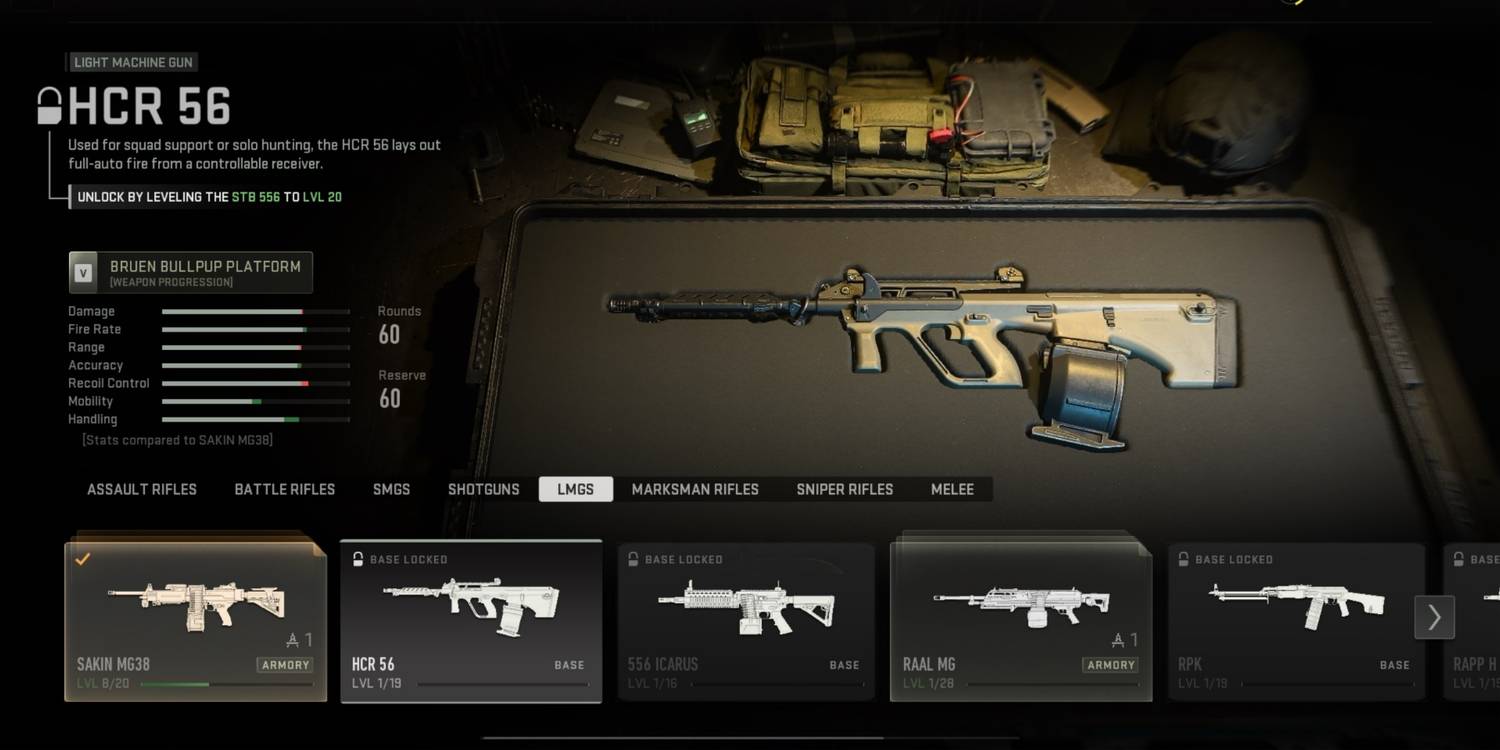Show next weapons with the right arrow
This screenshot has width=1500, height=750.
click(1434, 618)
